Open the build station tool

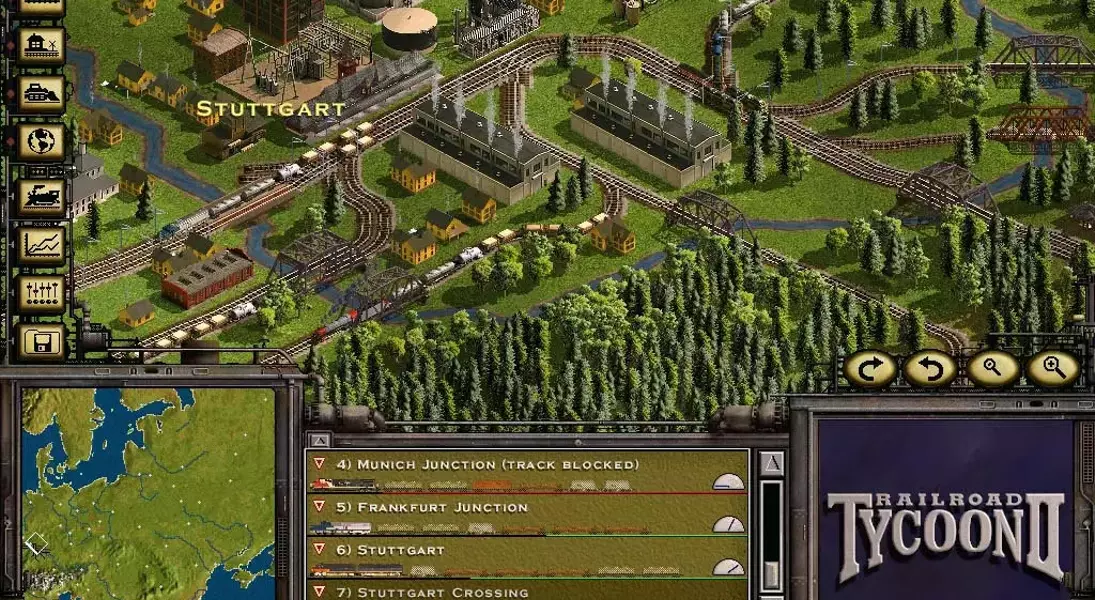tap(41, 45)
